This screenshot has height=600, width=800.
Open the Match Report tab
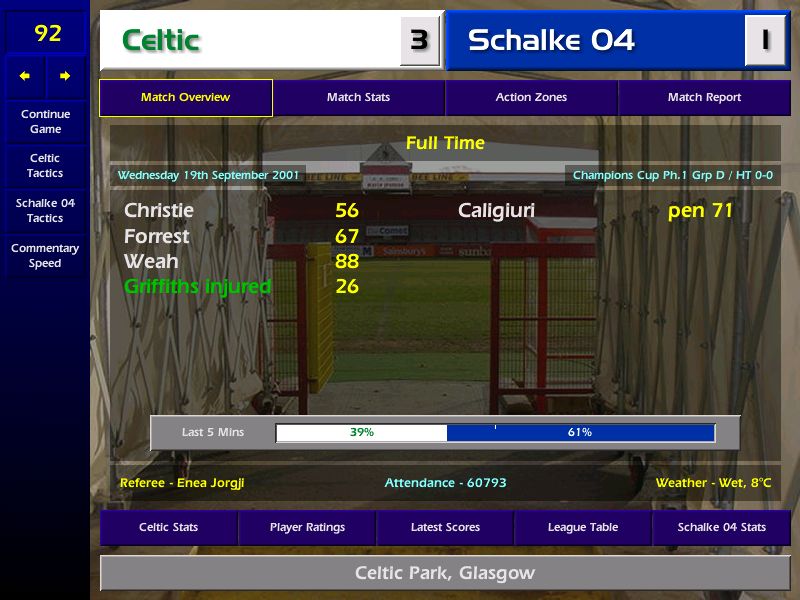click(704, 98)
